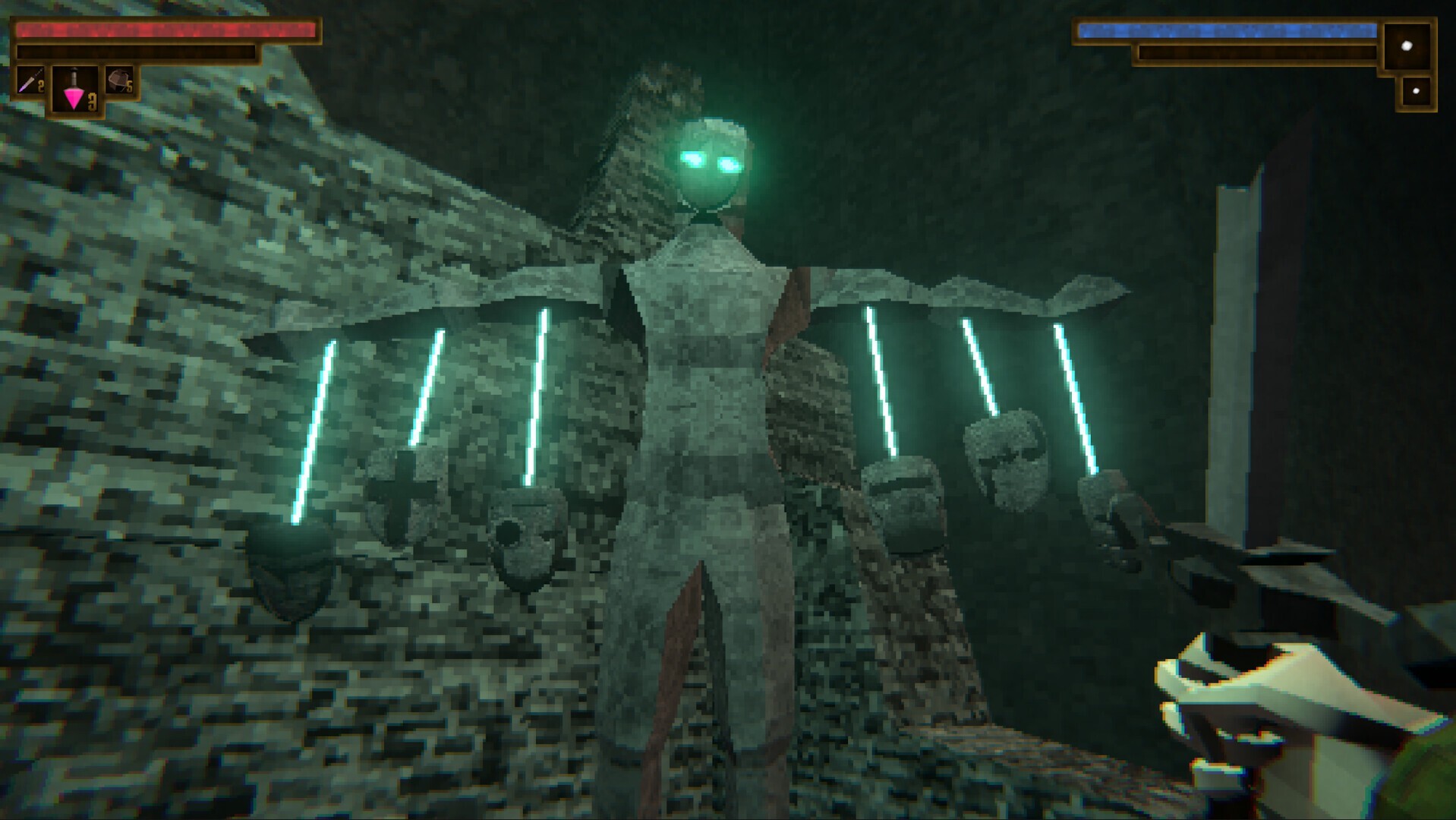
Task: Select the dagger item in the inventory slot
Action: [x=30, y=80]
